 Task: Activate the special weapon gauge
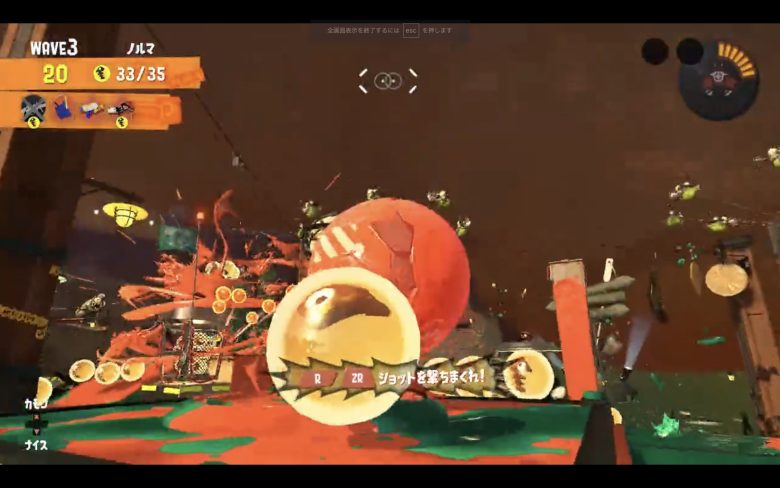718,80
